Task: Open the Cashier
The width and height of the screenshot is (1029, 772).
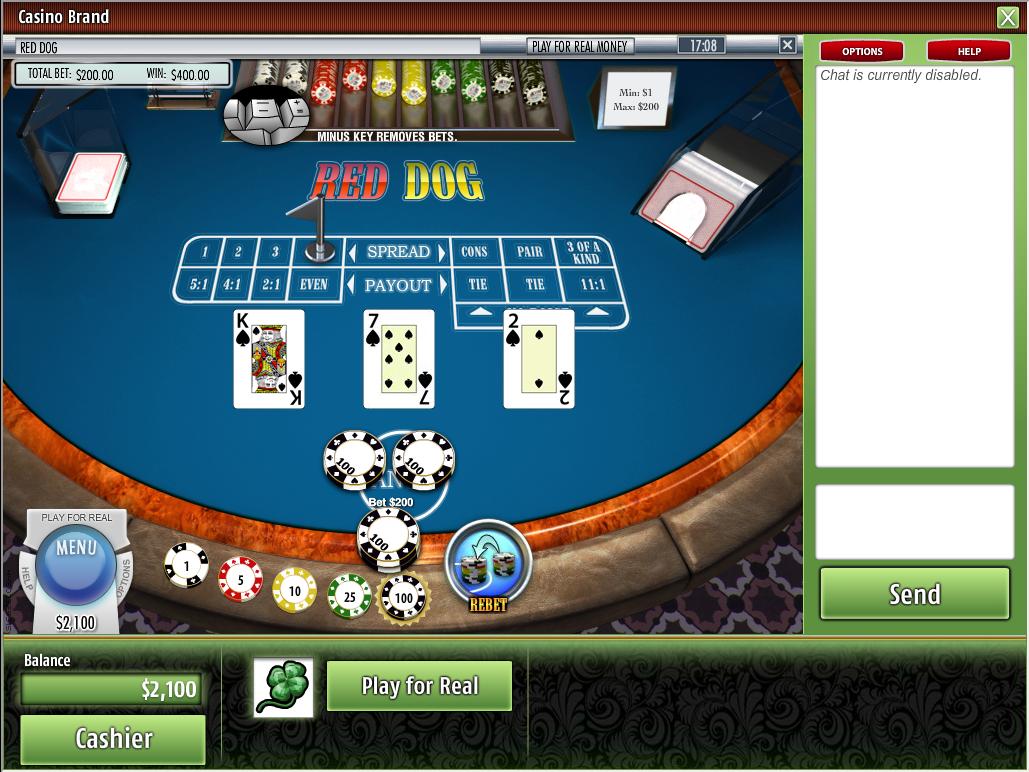Action: point(113,738)
